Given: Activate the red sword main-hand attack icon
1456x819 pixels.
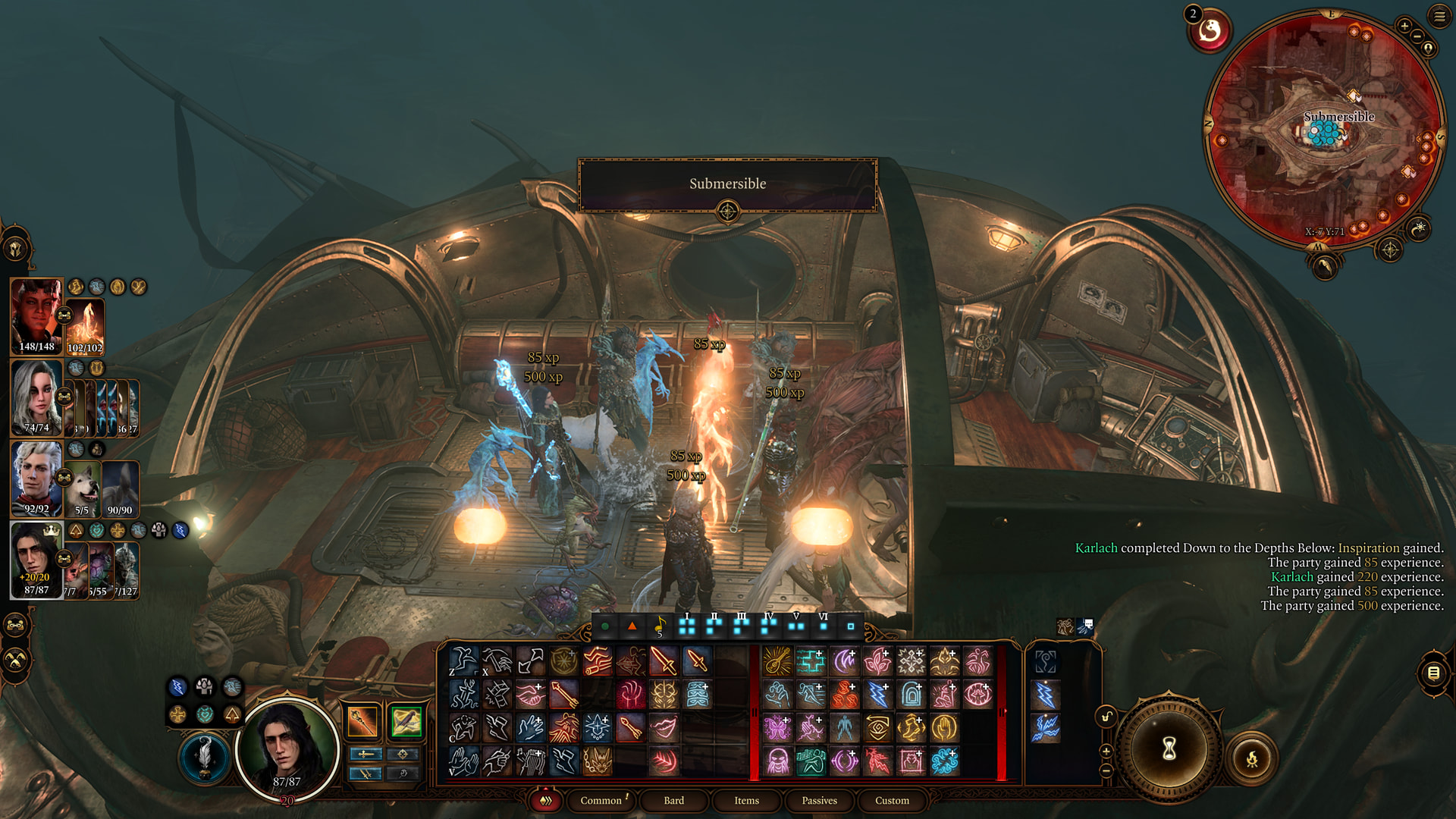Looking at the screenshot, I should click(664, 661).
